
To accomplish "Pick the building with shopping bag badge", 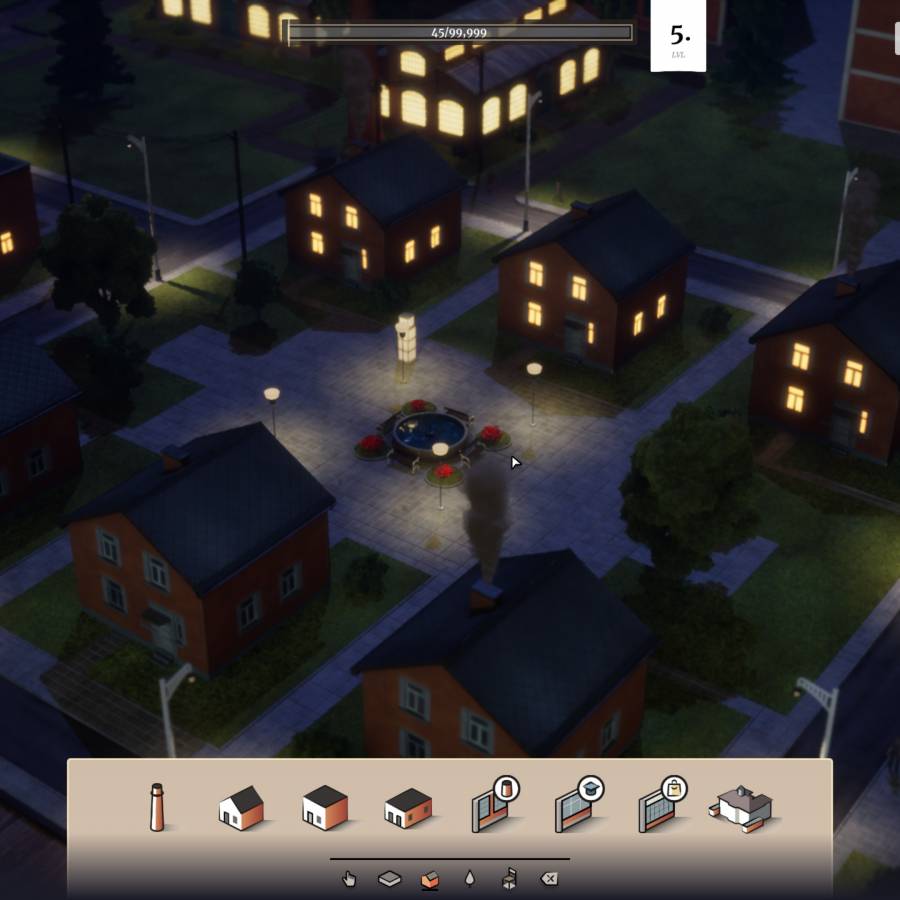I will pos(660,805).
